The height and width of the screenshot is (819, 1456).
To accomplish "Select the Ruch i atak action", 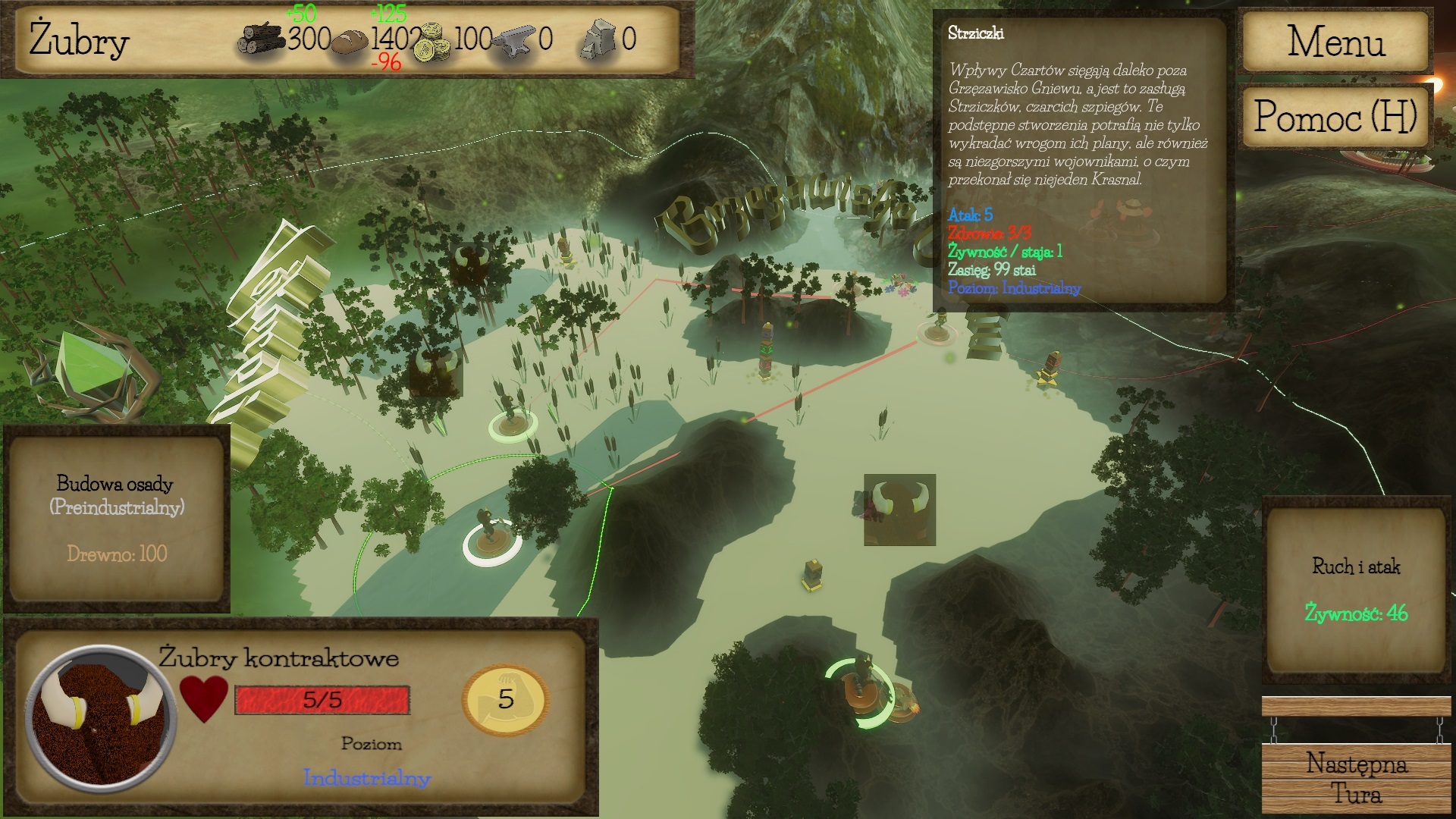I will 1356,588.
